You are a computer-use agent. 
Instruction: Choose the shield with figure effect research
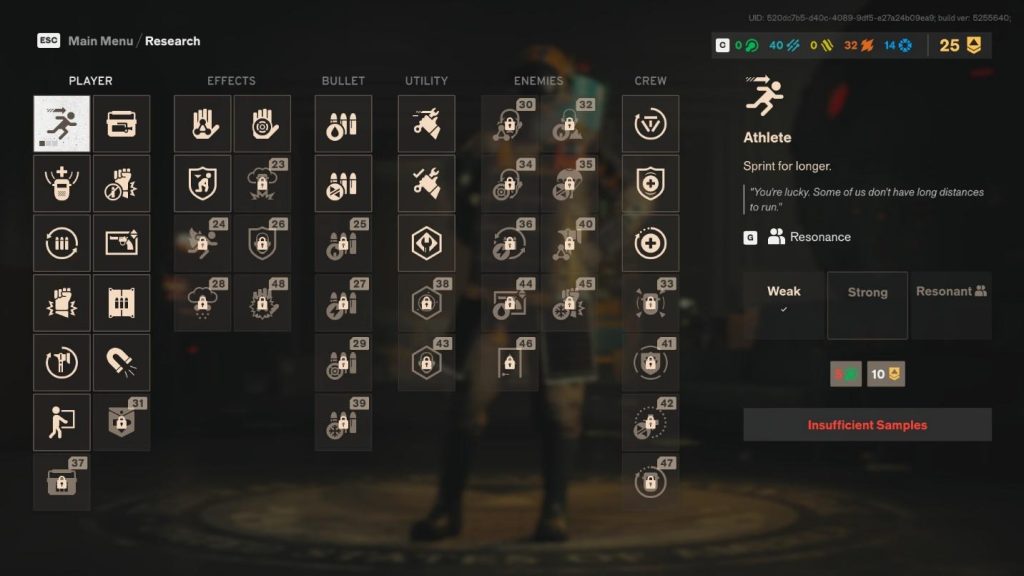203,183
